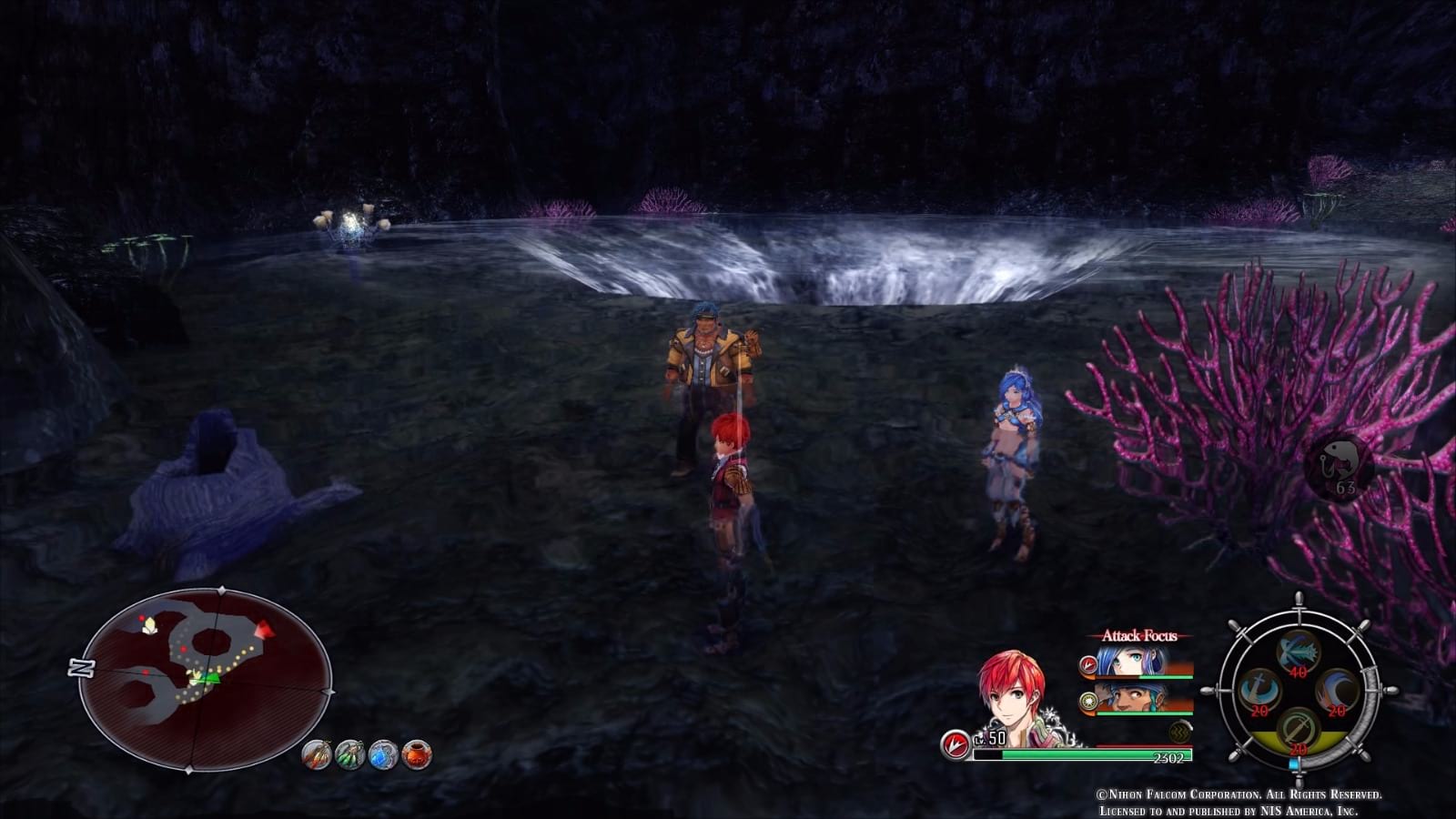Select the red pot item shortcut icon
1456x819 pixels.
click(x=417, y=754)
